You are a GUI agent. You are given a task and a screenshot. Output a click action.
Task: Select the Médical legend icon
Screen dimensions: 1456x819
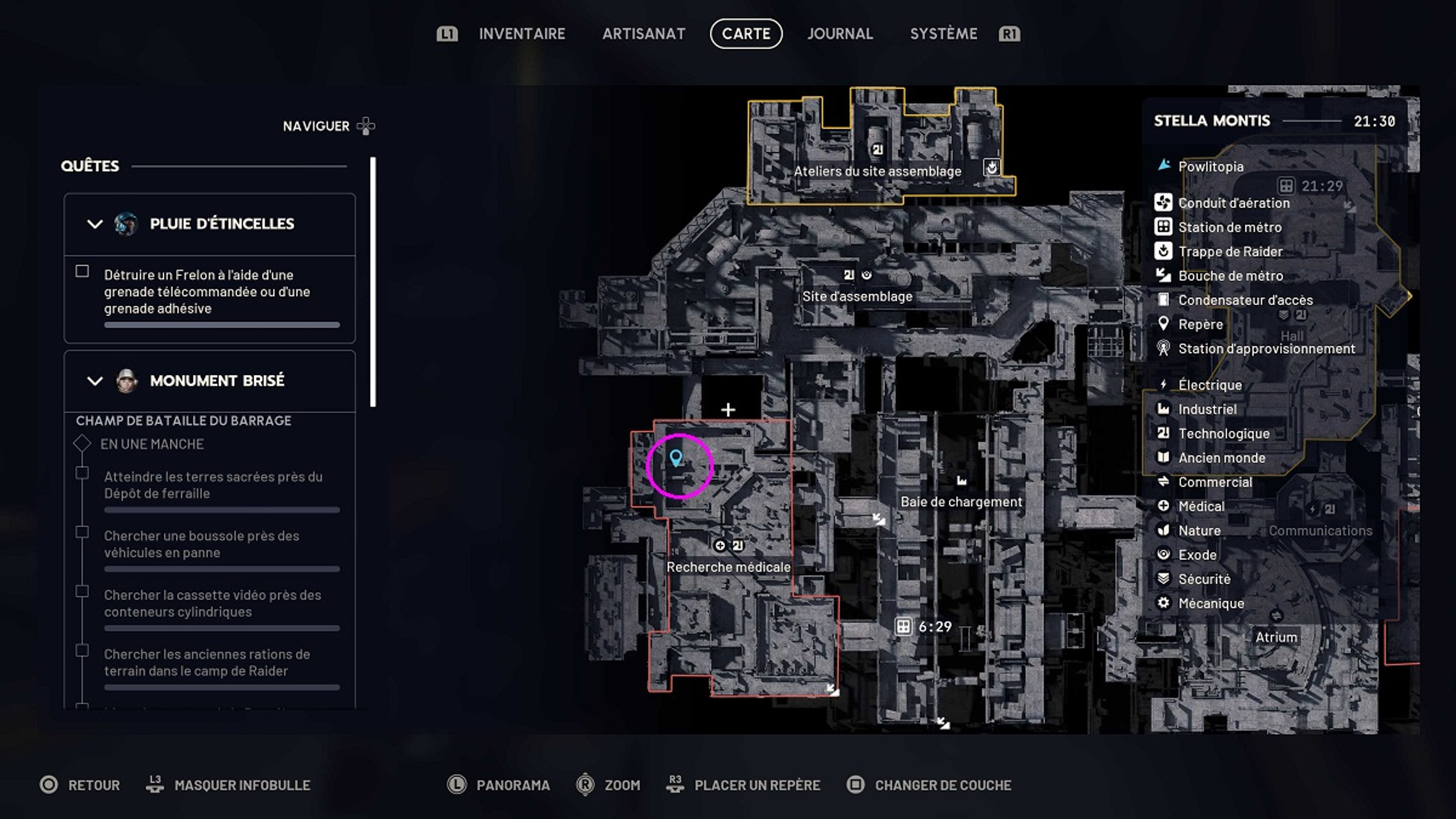pos(1164,506)
